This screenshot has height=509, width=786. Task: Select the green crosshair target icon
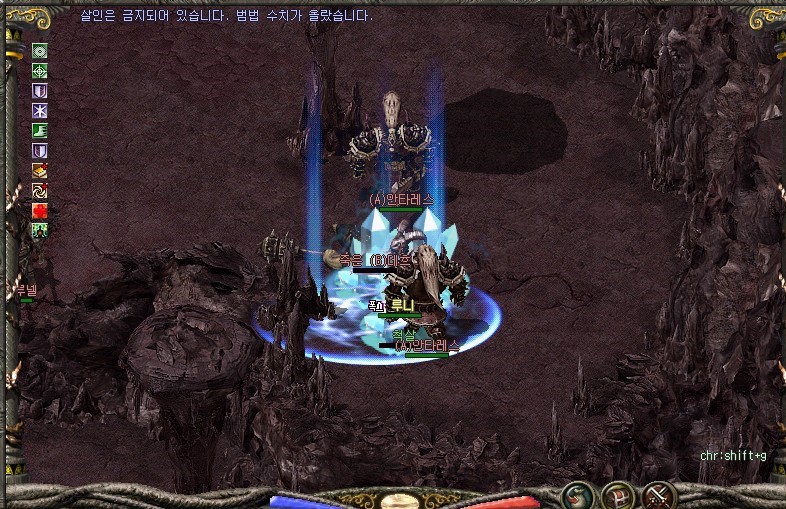40,71
